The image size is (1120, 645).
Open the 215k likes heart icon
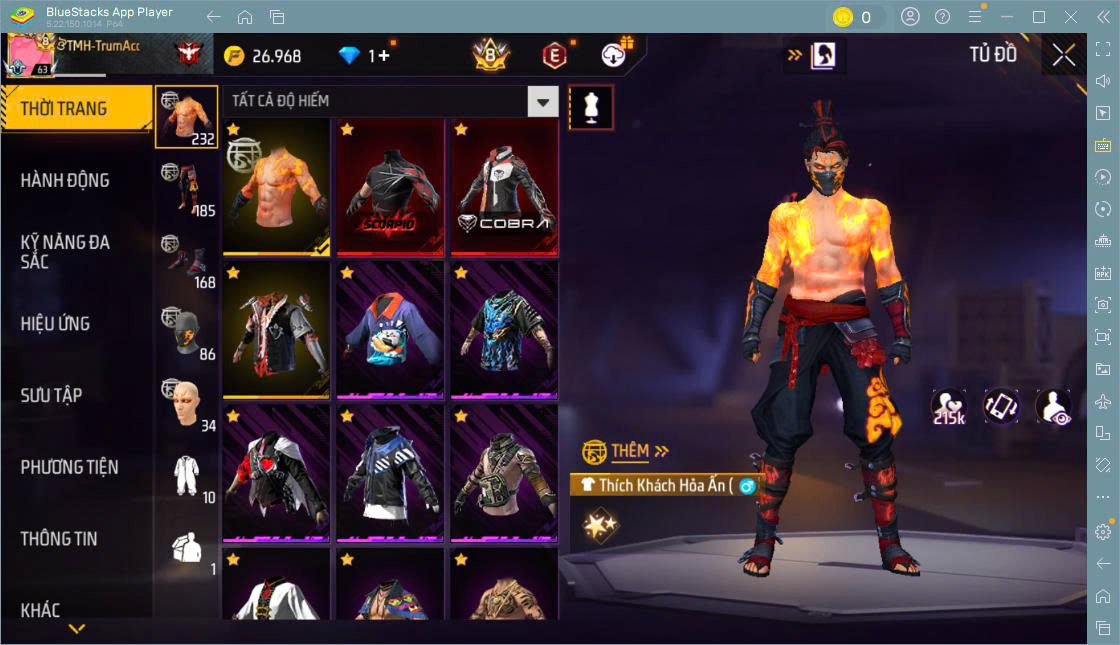pos(948,407)
